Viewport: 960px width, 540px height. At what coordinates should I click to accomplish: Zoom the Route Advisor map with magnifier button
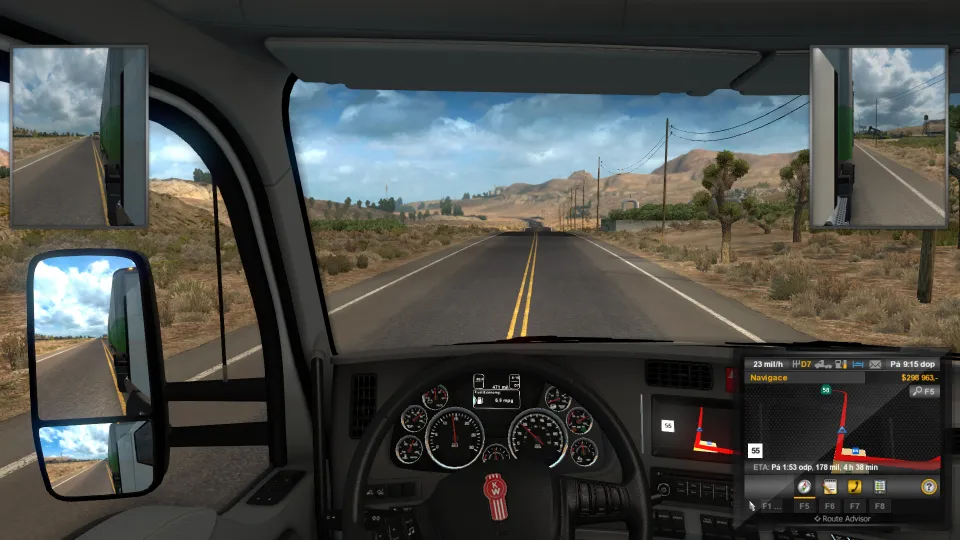tap(923, 392)
